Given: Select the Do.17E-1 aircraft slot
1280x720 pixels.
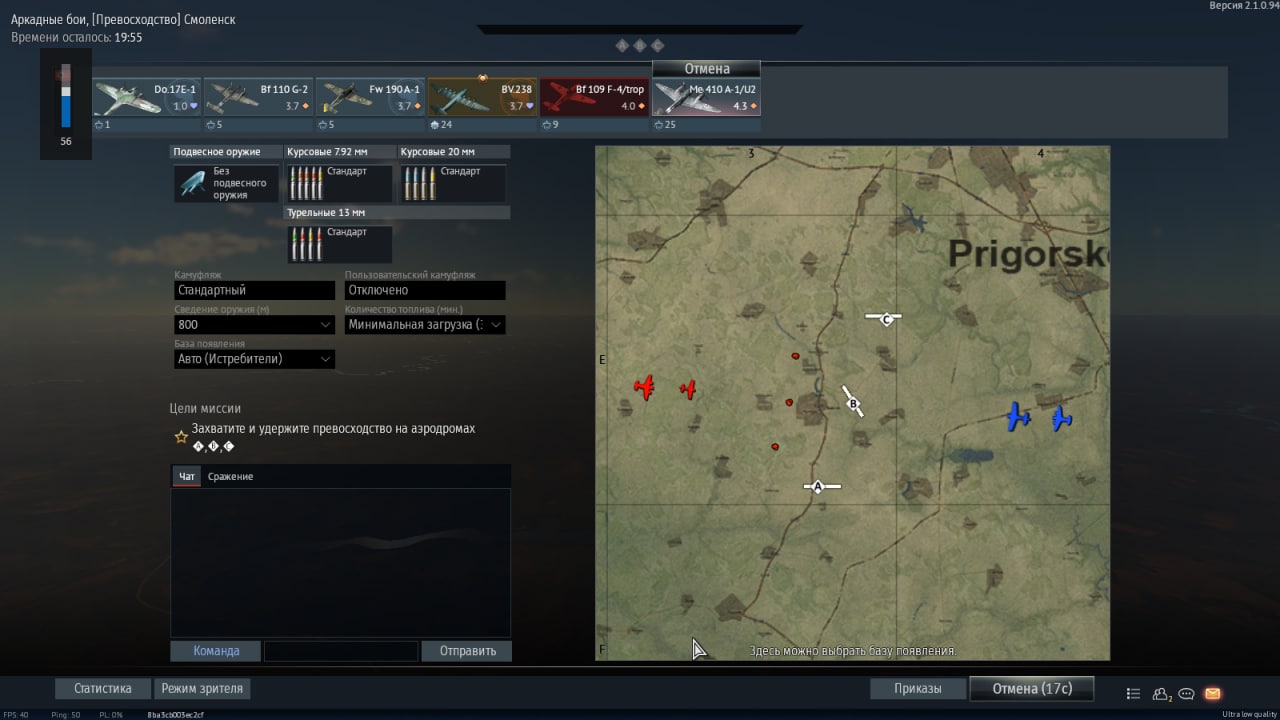Looking at the screenshot, I should pyautogui.click(x=146, y=98).
